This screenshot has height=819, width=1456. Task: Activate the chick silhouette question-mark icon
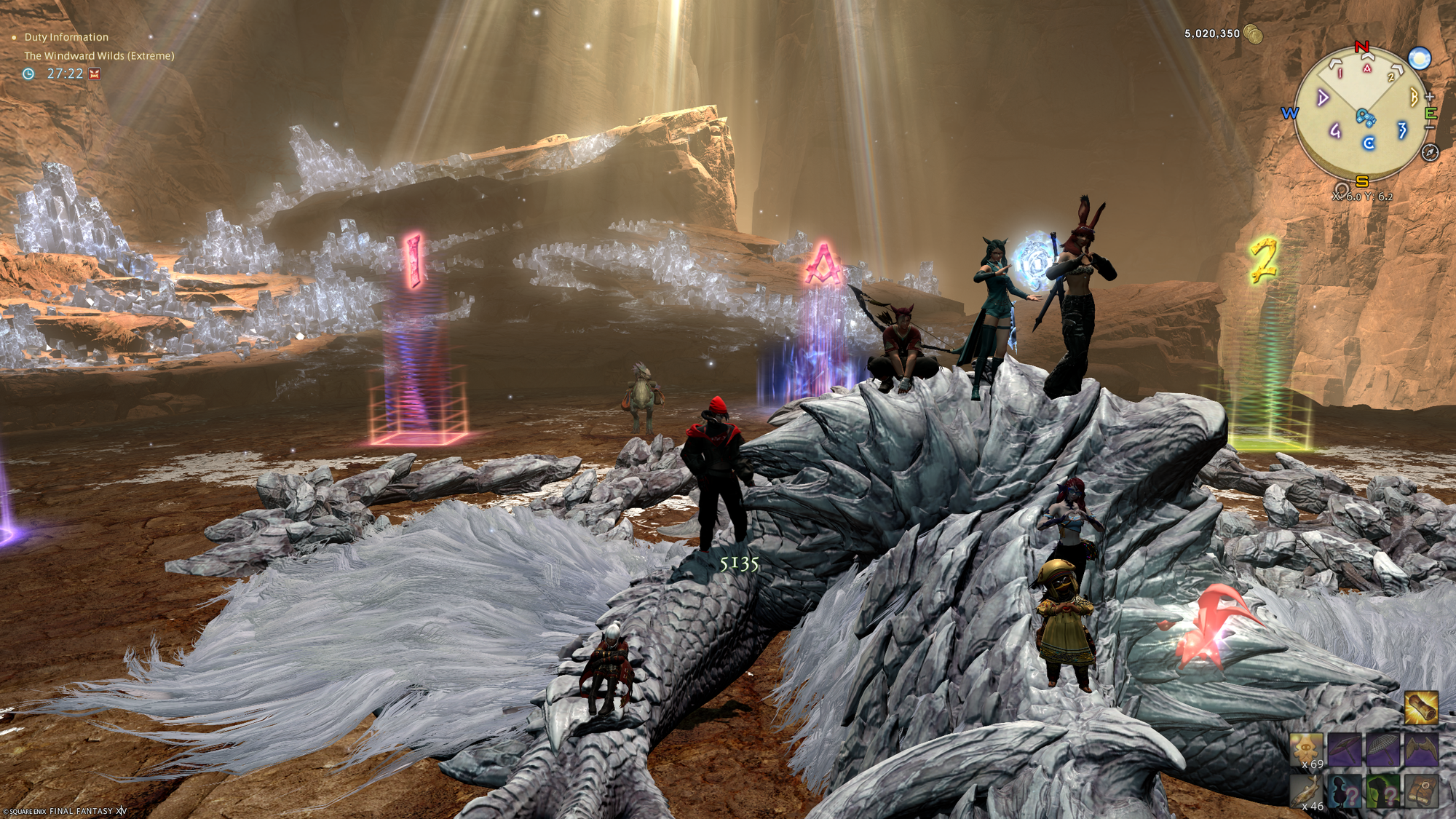1345,791
